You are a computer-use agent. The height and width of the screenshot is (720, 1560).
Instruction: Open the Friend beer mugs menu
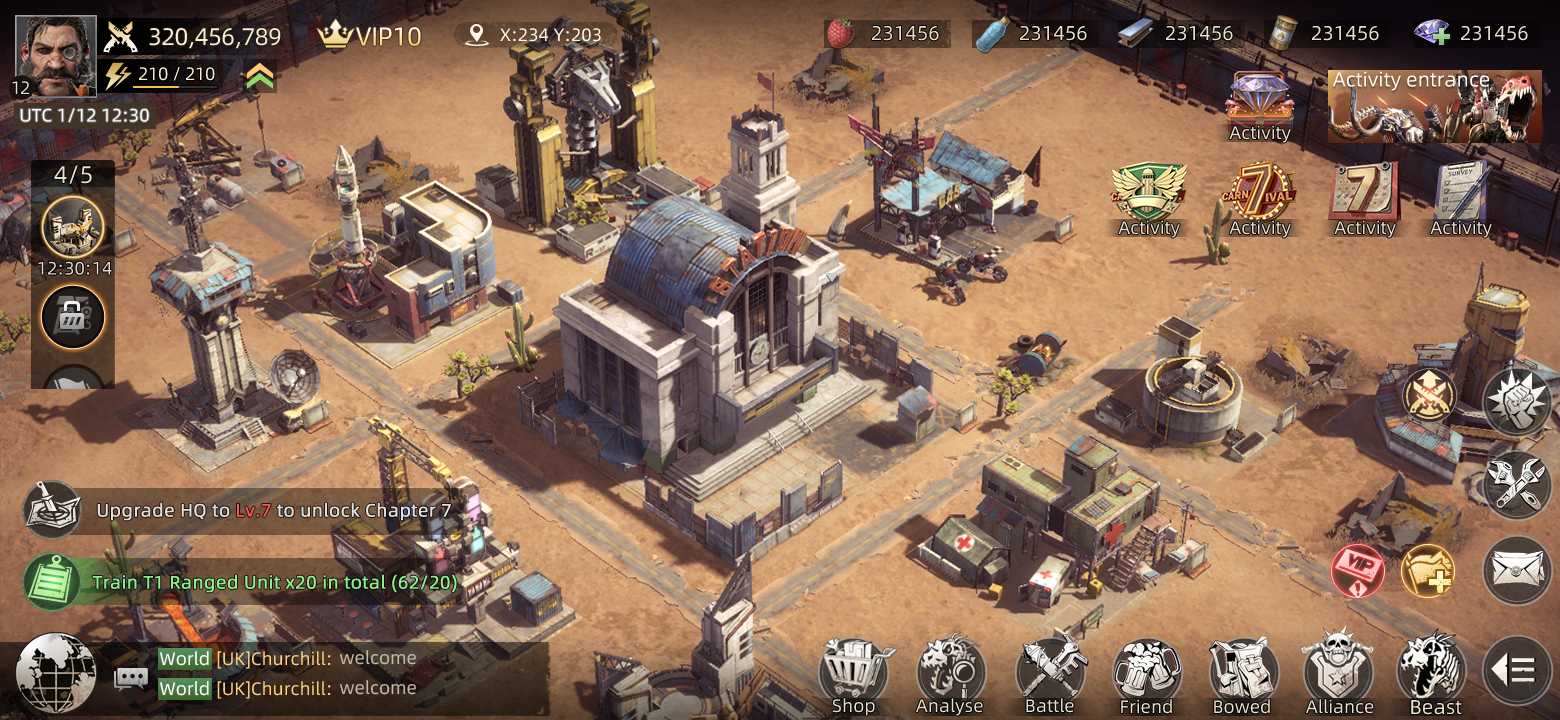click(1145, 668)
